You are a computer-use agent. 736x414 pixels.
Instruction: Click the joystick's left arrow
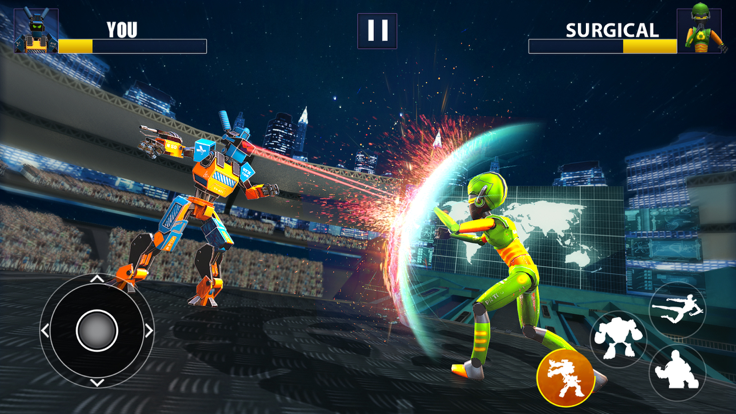click(46, 330)
